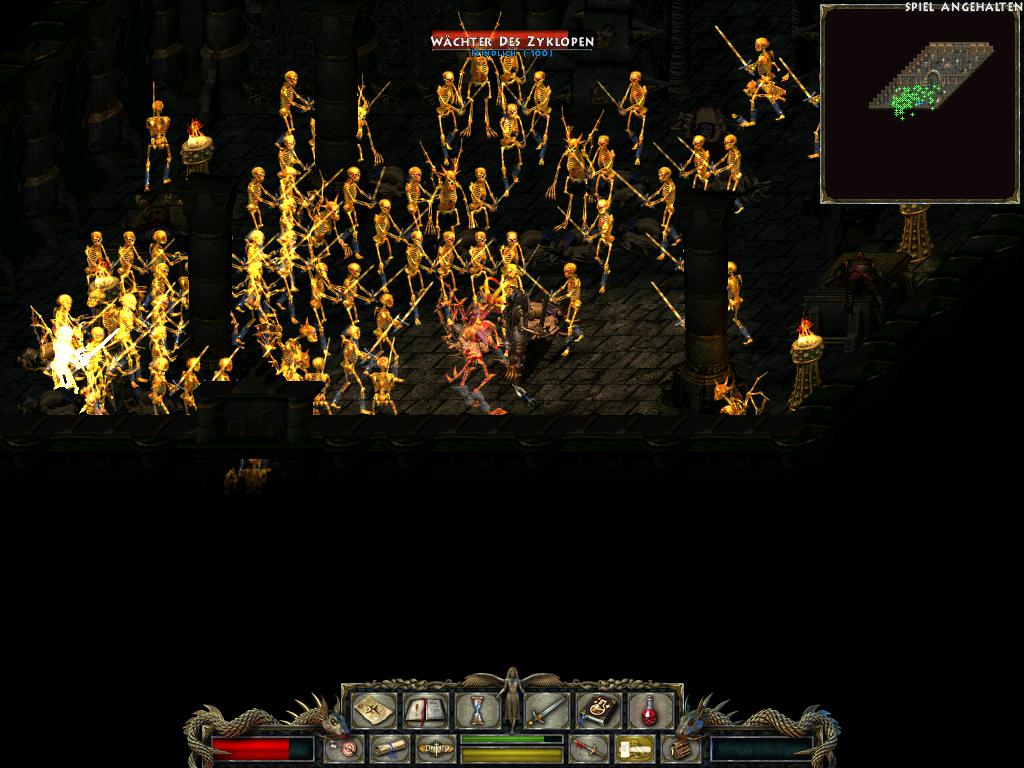
Task: Open the parchment map button
Action: 371,711
